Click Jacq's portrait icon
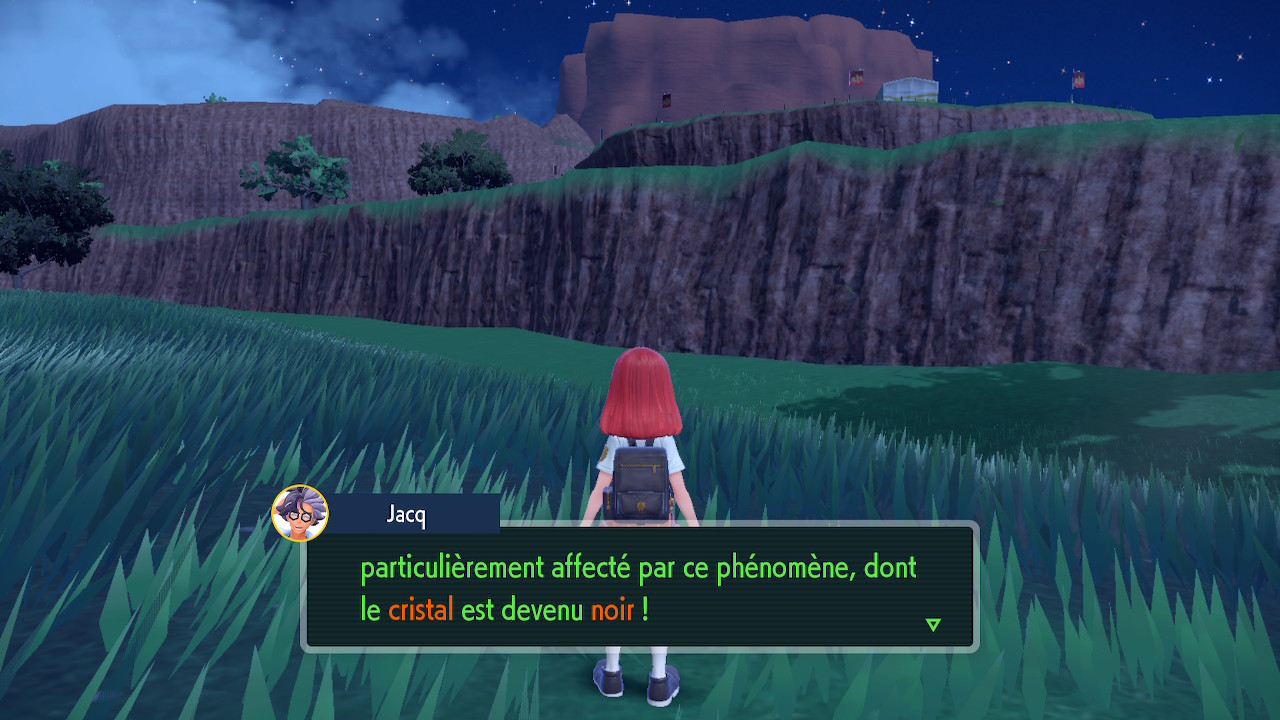This screenshot has height=720, width=1280. pyautogui.click(x=300, y=513)
